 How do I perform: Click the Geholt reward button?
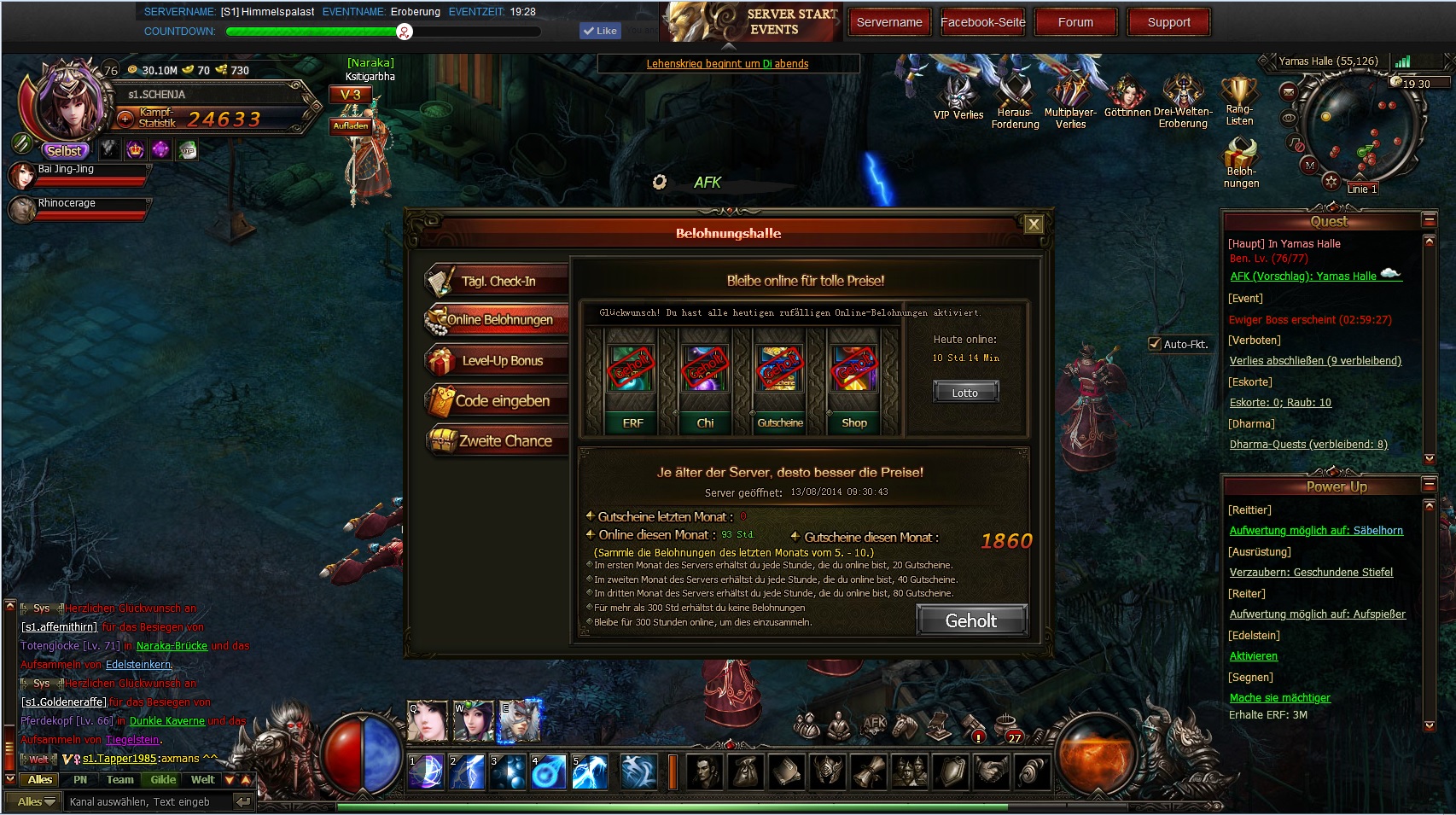click(970, 620)
